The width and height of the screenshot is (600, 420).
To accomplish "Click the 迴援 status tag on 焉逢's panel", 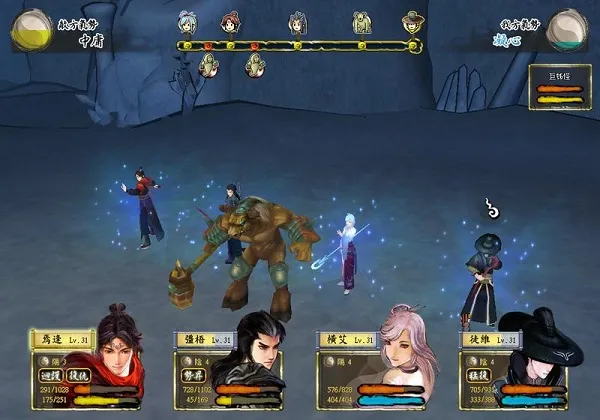I will tap(49, 372).
